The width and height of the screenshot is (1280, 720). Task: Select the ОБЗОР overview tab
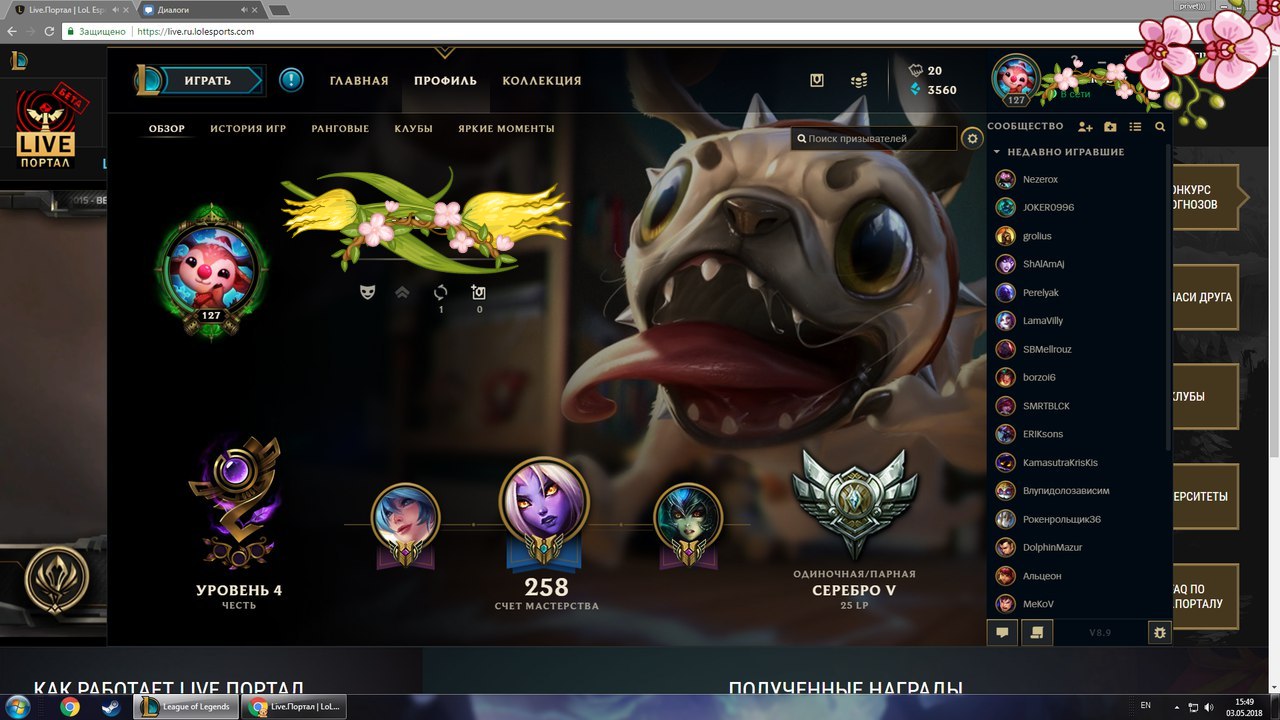click(x=167, y=129)
